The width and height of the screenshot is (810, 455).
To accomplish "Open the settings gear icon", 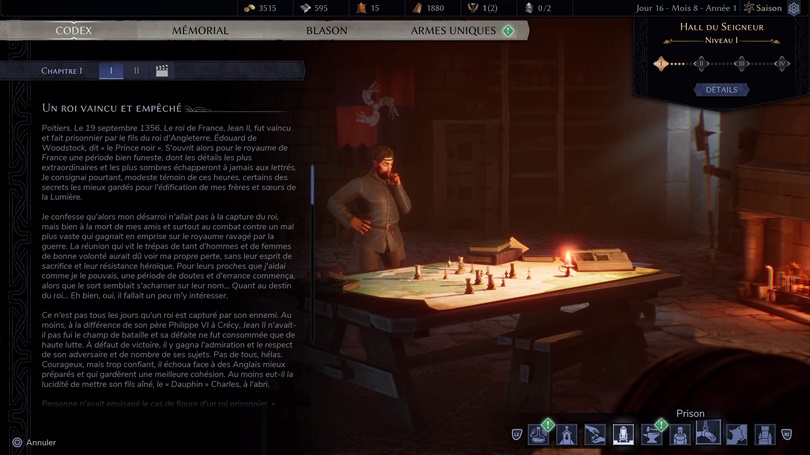I will click(794, 9).
